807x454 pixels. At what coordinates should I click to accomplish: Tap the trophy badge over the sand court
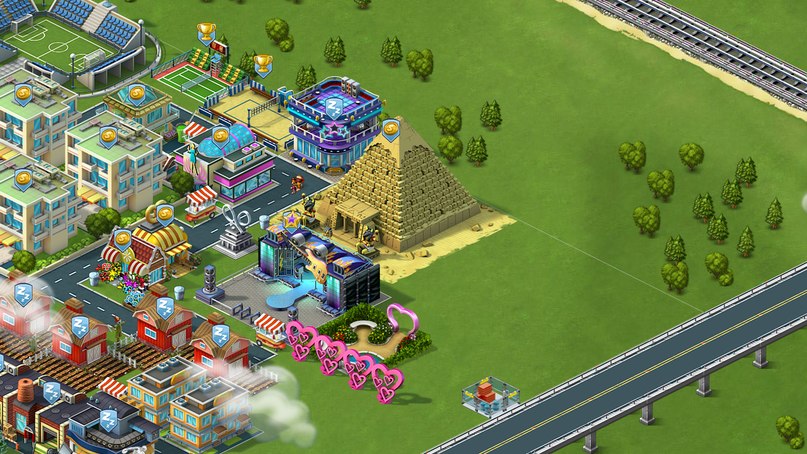[263, 65]
